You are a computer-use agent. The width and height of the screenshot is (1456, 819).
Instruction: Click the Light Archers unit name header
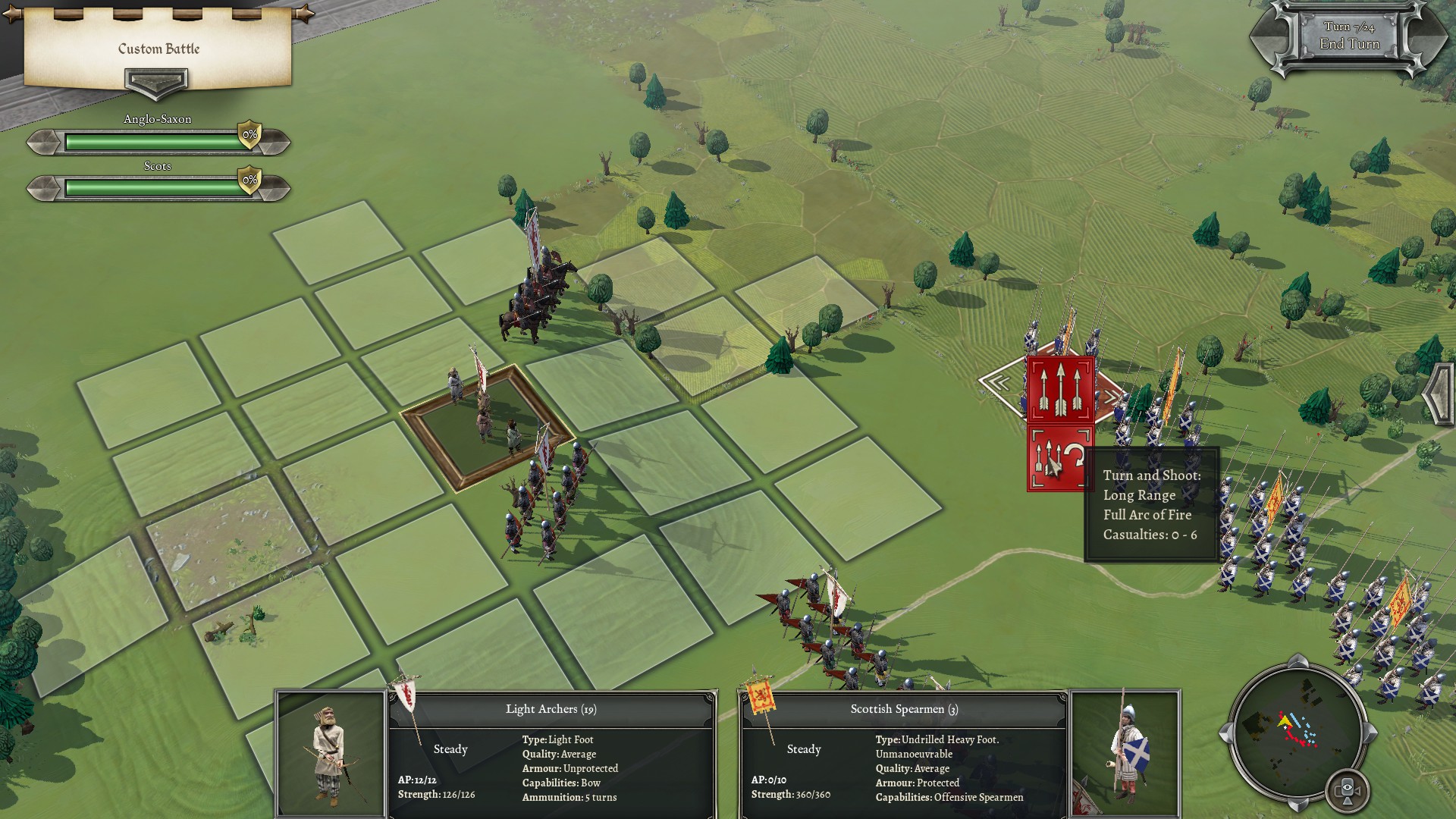click(551, 709)
